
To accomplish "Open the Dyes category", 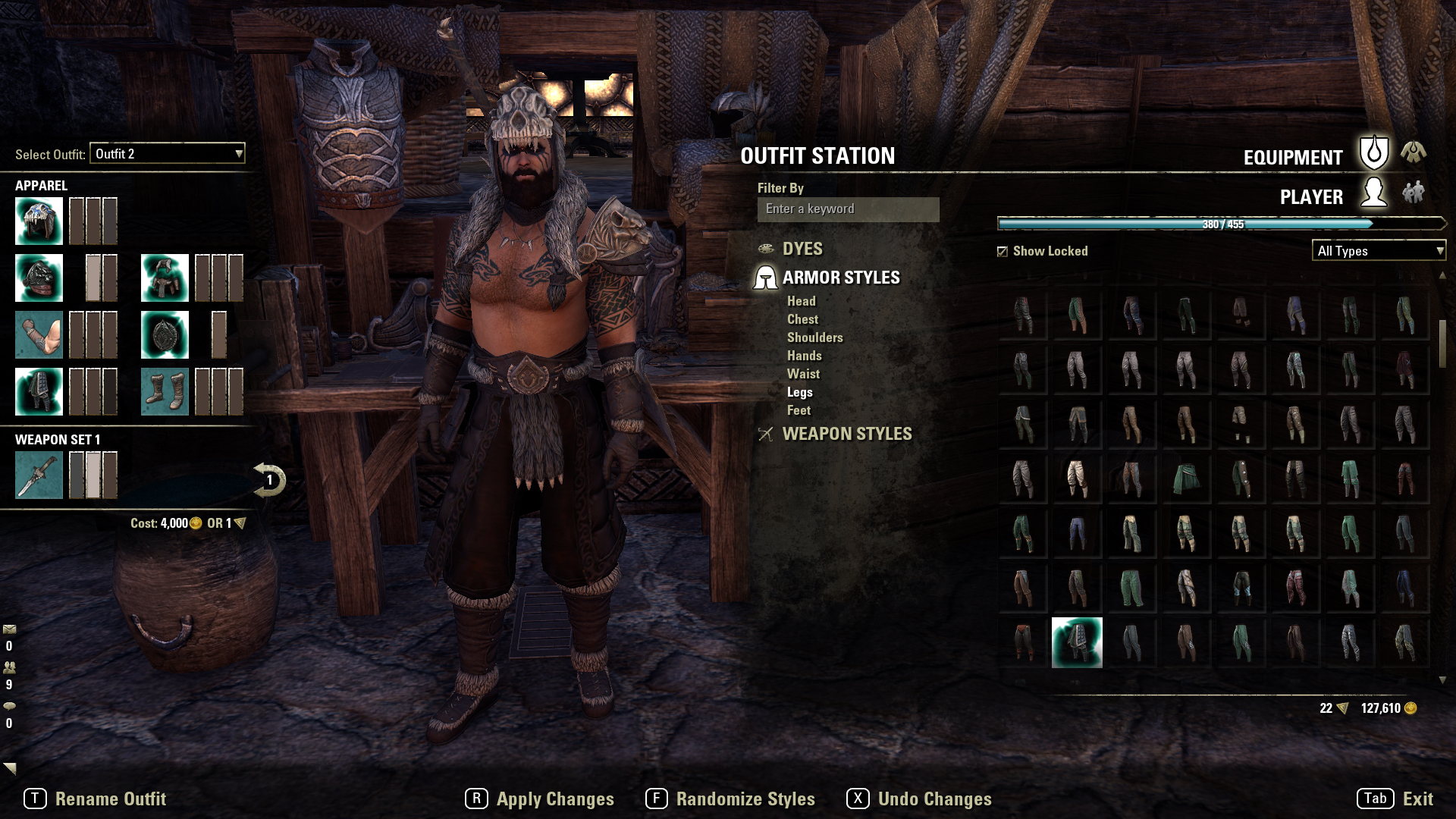I will 802,249.
